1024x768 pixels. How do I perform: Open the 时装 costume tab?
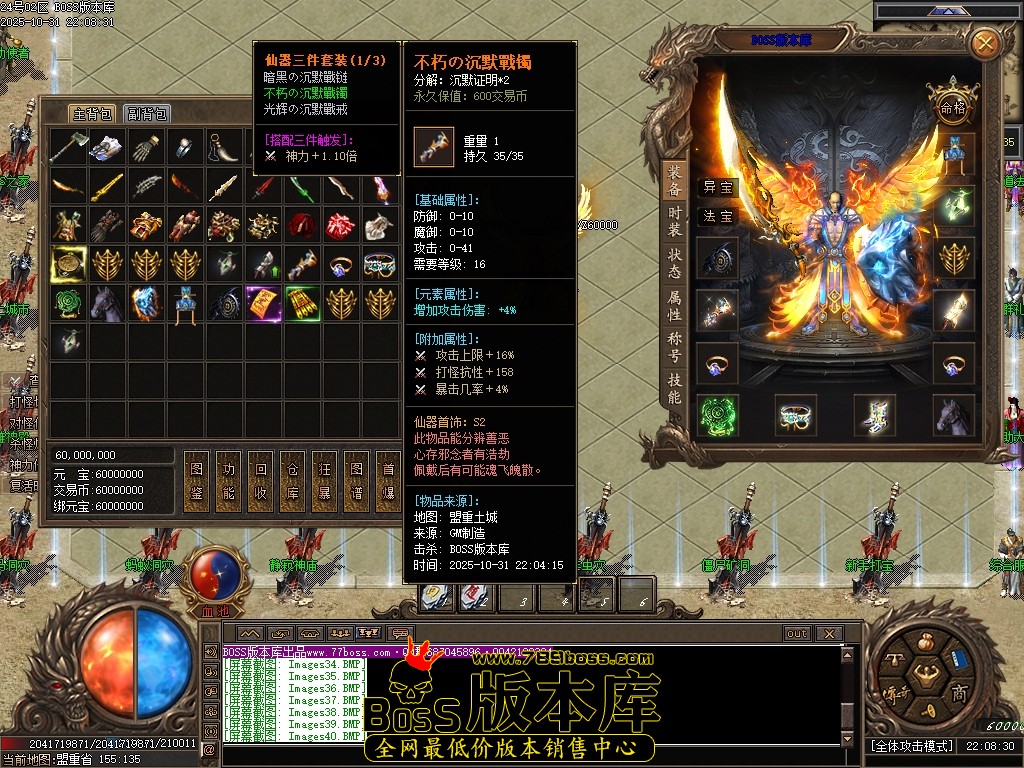[x=676, y=222]
